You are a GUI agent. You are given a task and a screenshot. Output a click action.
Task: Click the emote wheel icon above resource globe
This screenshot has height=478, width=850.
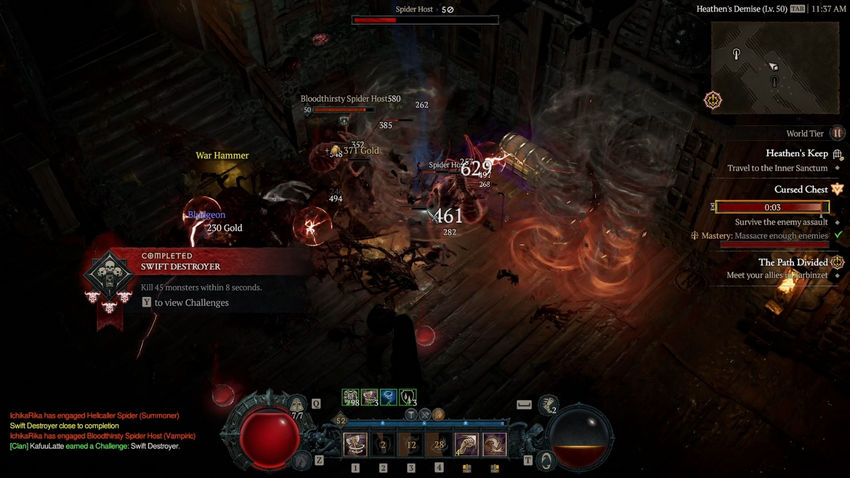click(x=548, y=406)
